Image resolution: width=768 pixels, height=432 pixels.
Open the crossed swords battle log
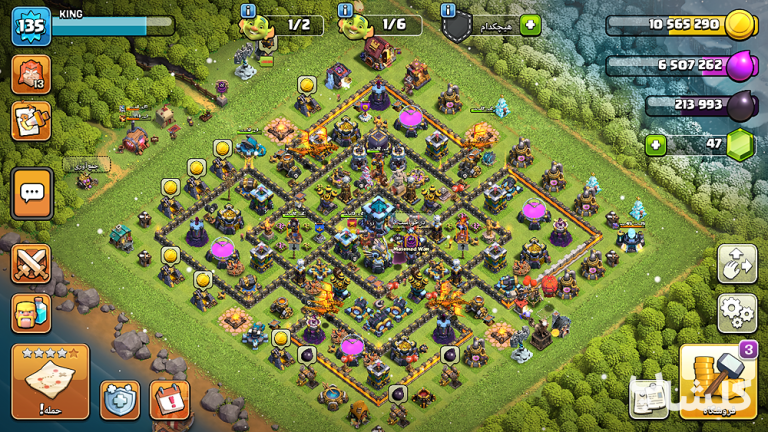(x=31, y=264)
